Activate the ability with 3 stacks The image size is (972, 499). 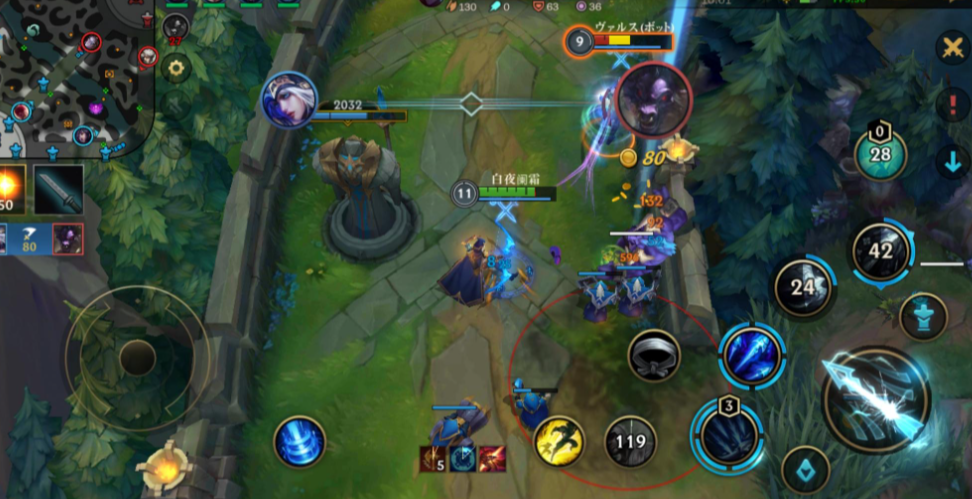coord(729,436)
